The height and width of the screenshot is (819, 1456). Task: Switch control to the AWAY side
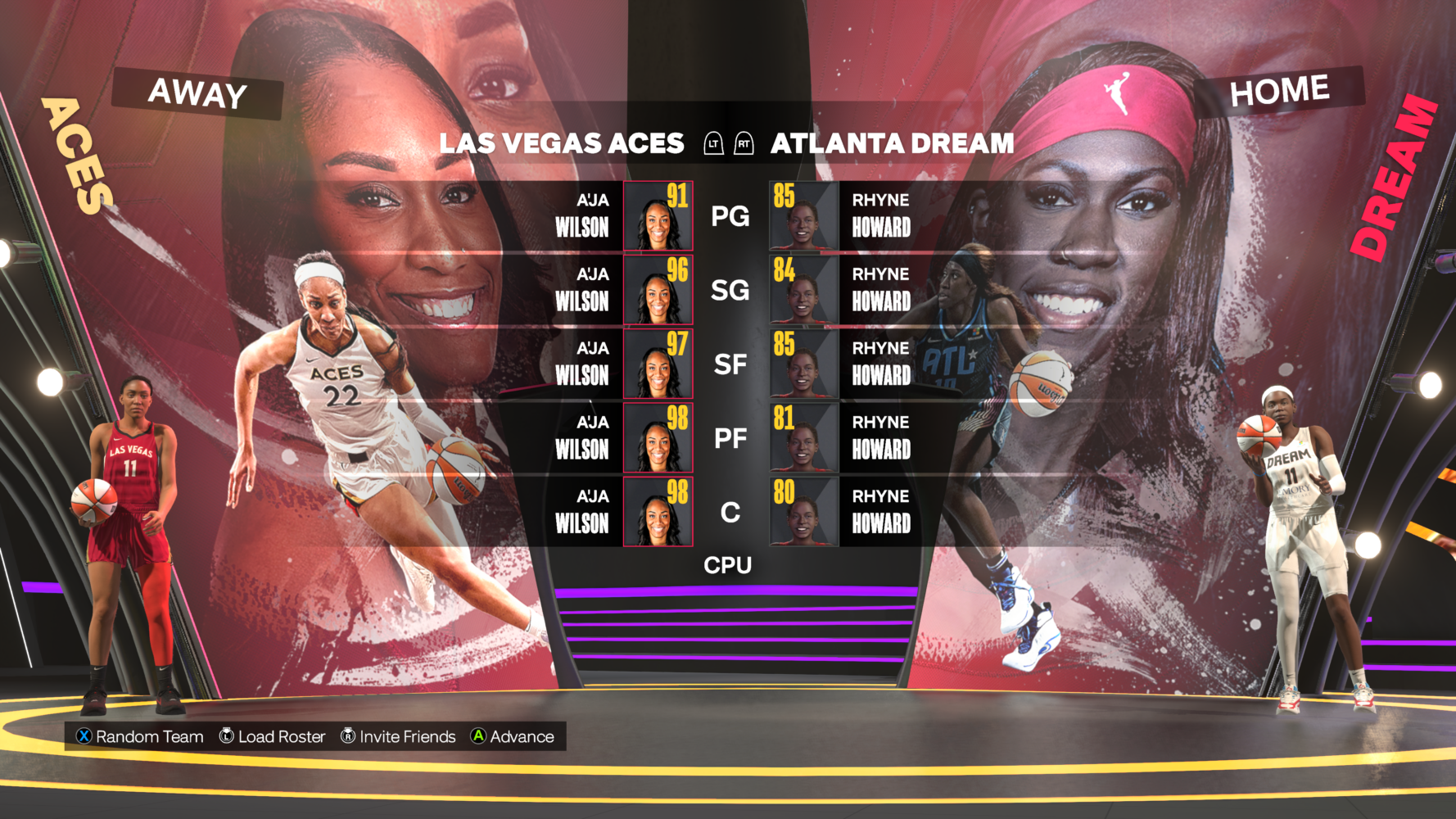pos(196,93)
